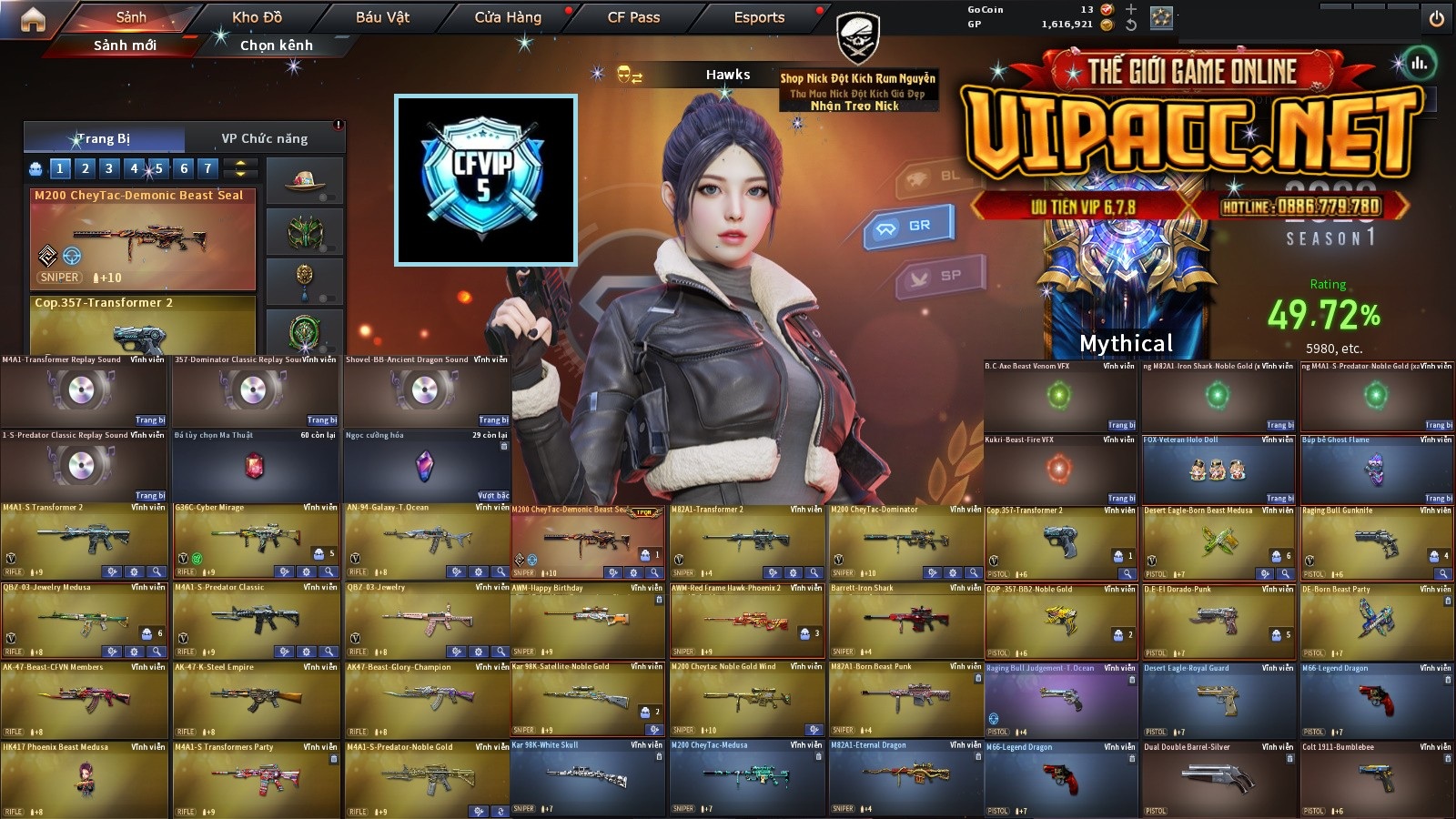1456x819 pixels.
Task: Switch to the Esports menu
Action: pyautogui.click(x=759, y=17)
